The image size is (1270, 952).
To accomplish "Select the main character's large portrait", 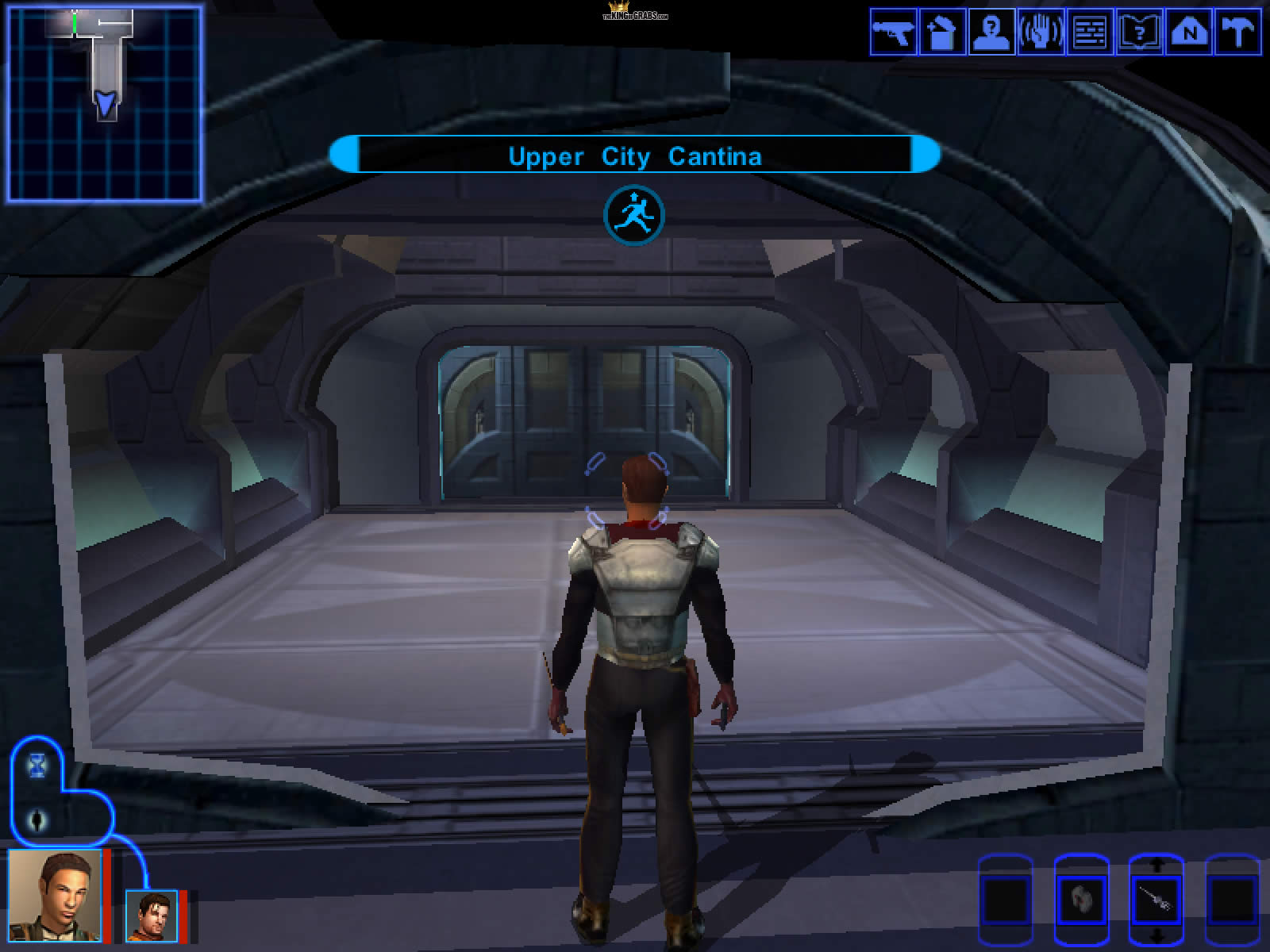I will tap(55, 896).
